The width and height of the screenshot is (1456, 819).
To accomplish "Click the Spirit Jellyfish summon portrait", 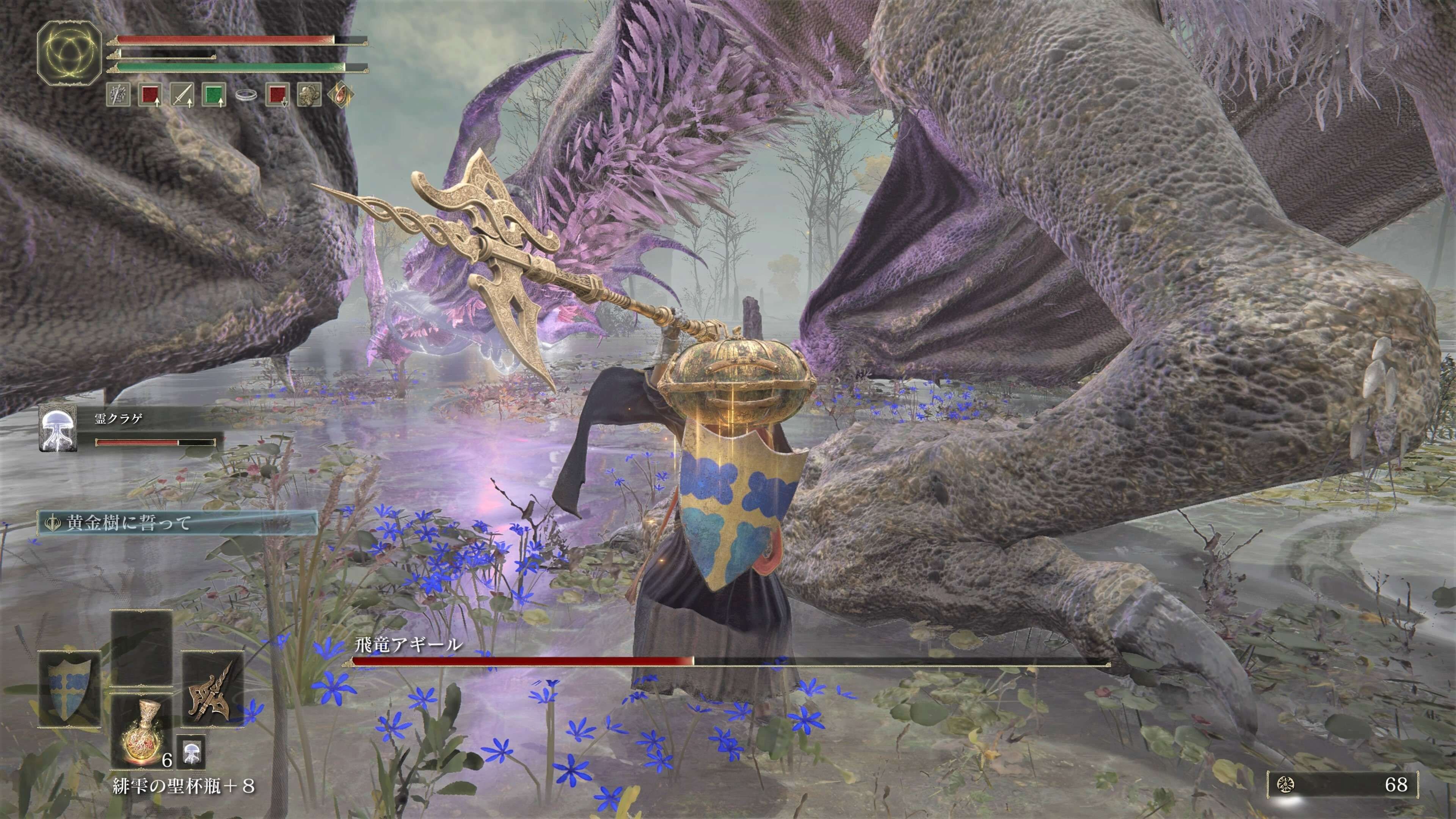I will tap(58, 429).
